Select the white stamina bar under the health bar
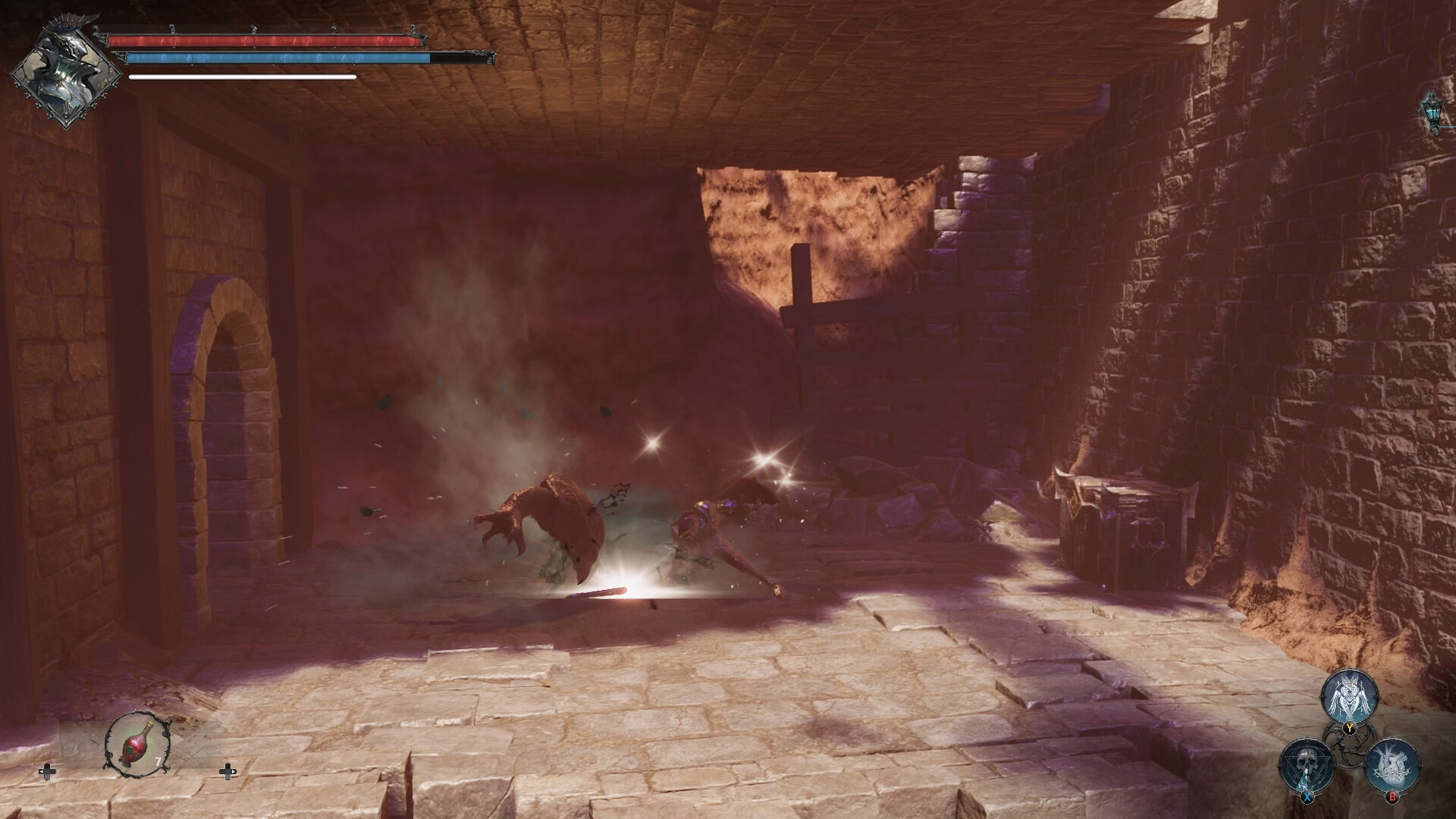The image size is (1456, 819). point(243,76)
